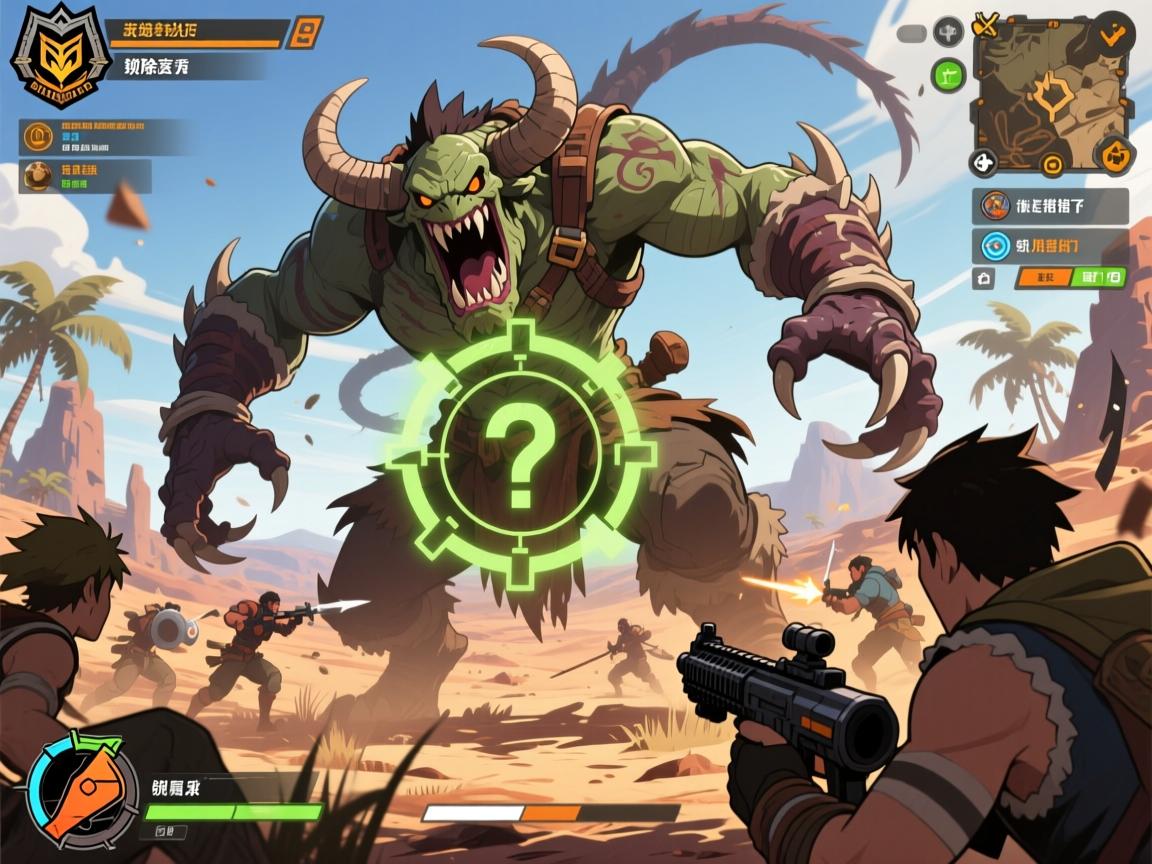Toggle the gray pill switch near the minimap

tap(912, 33)
